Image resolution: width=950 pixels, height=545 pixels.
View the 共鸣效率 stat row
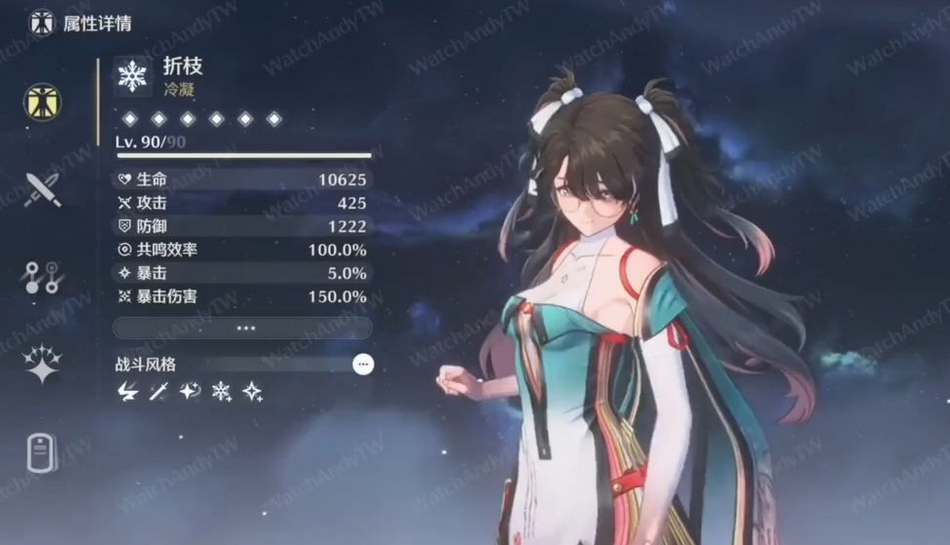click(x=243, y=249)
